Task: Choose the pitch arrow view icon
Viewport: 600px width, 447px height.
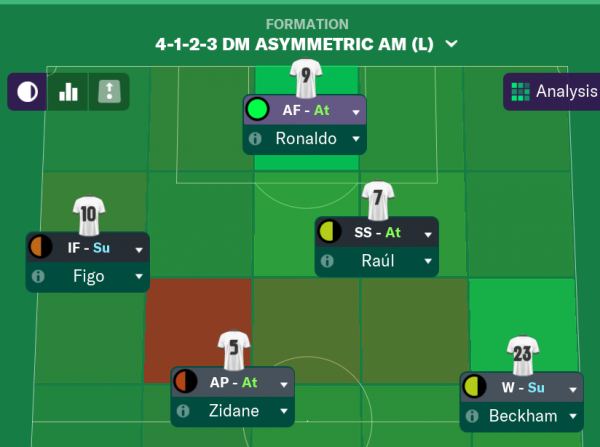Action: pyautogui.click(x=107, y=92)
